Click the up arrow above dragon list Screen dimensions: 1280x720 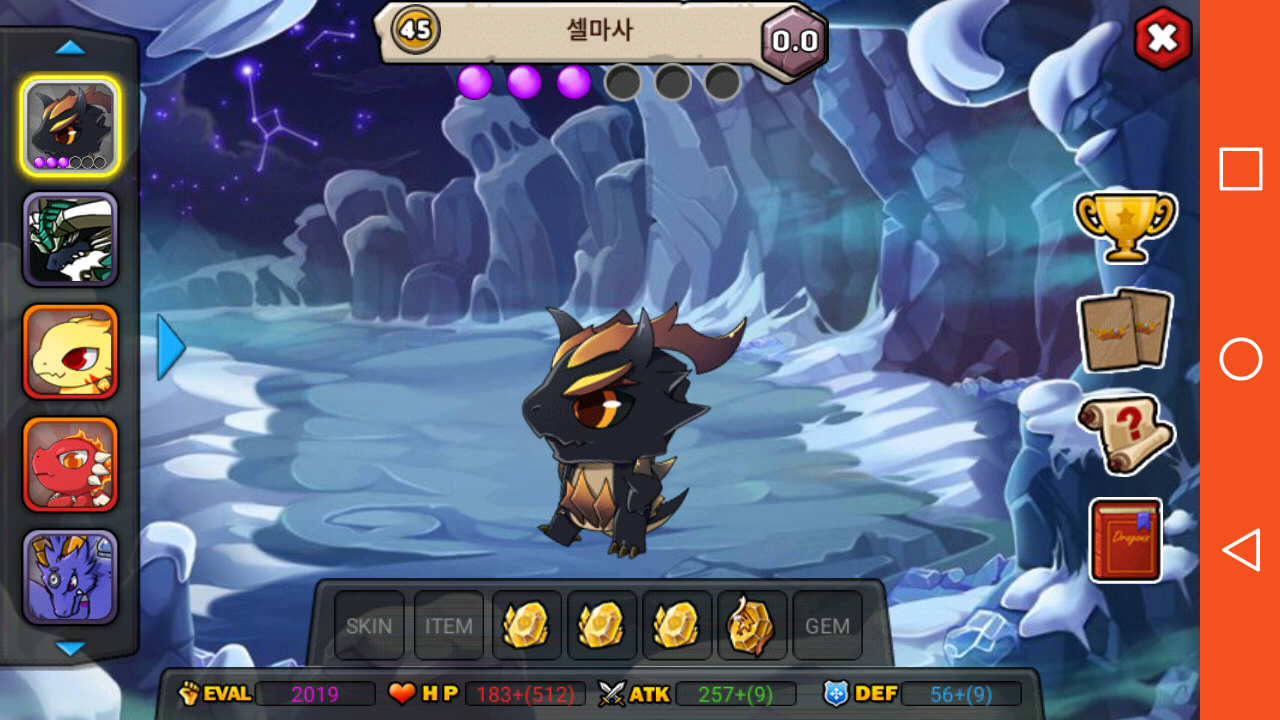tap(70, 47)
